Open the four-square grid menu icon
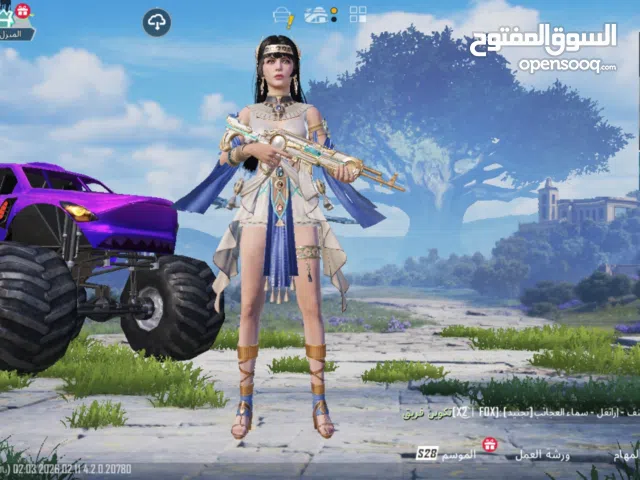The height and width of the screenshot is (480, 640). (357, 14)
